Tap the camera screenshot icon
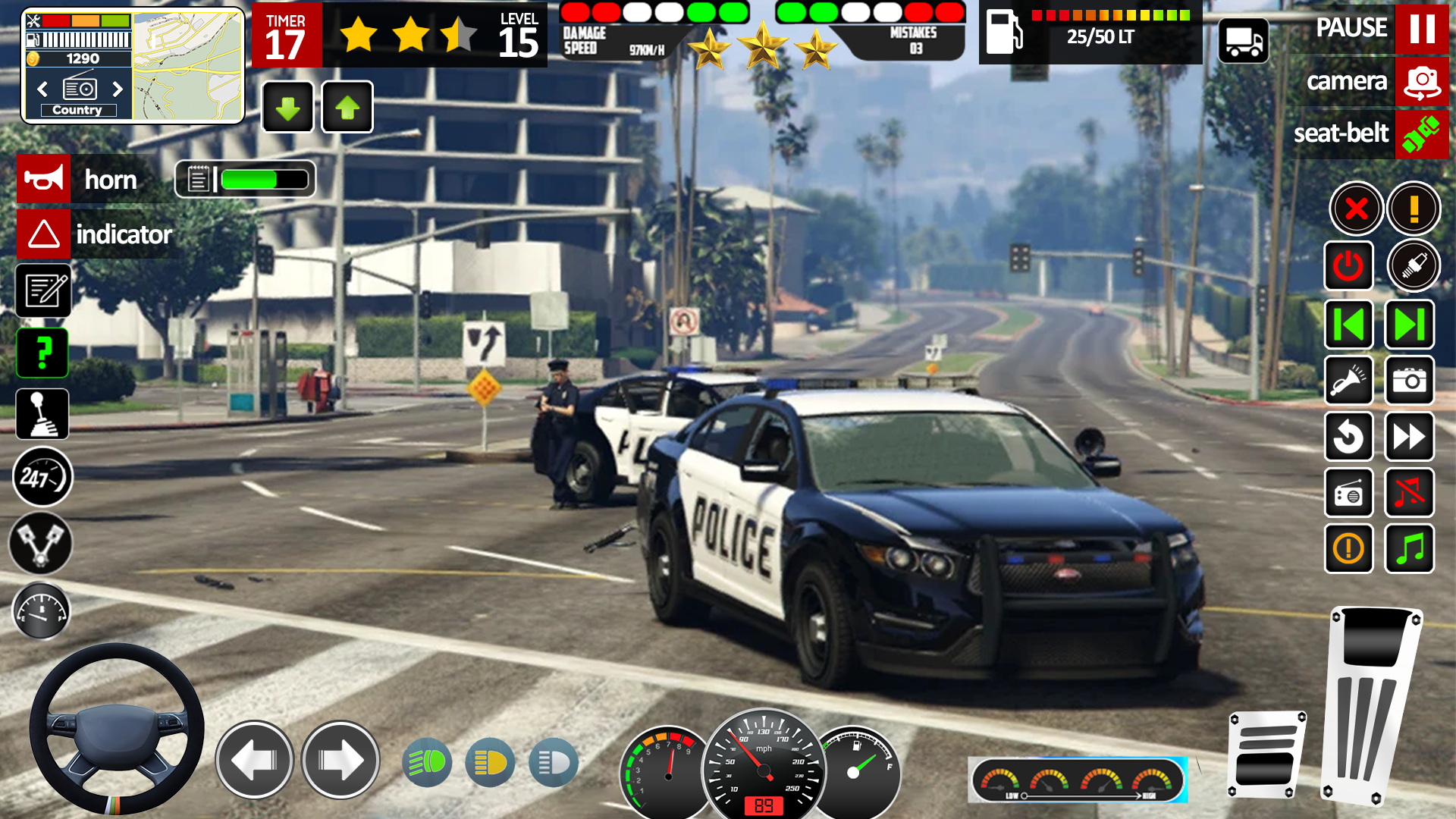Screen dimensions: 1456x819 pyautogui.click(x=1409, y=381)
